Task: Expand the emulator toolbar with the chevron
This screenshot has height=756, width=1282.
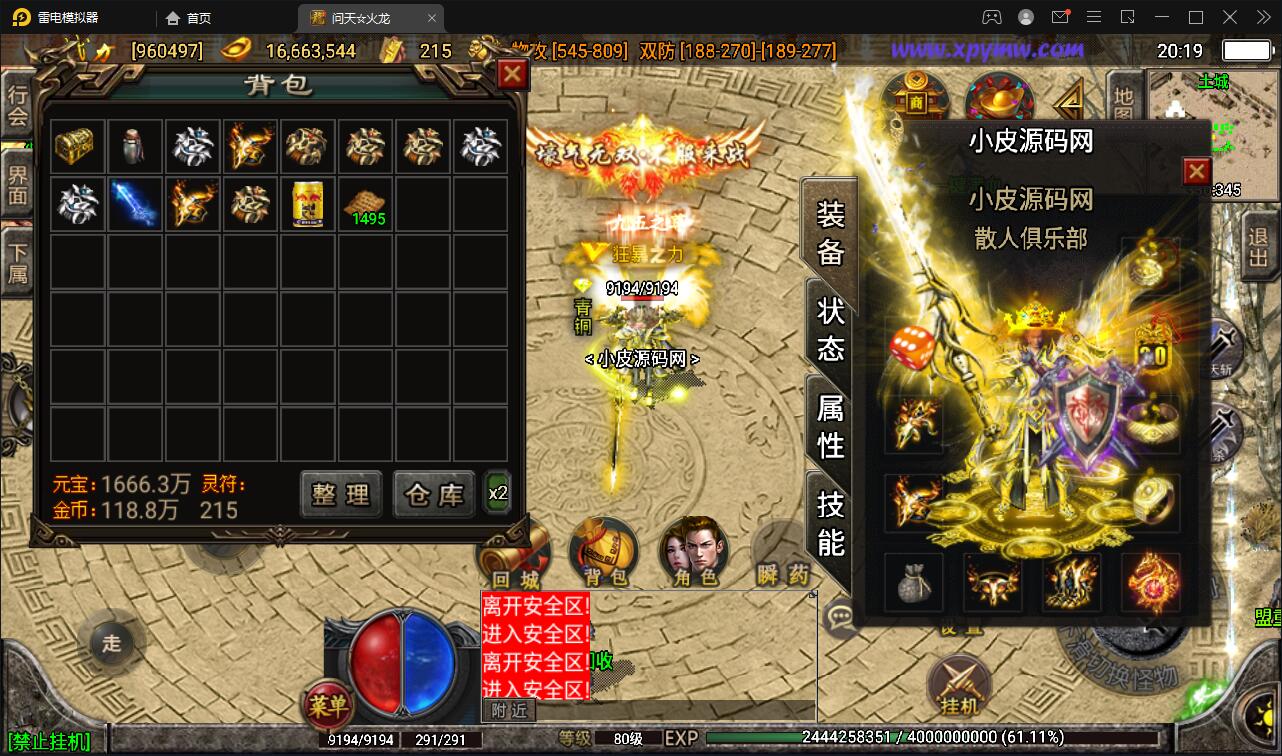Action: (x=1262, y=17)
